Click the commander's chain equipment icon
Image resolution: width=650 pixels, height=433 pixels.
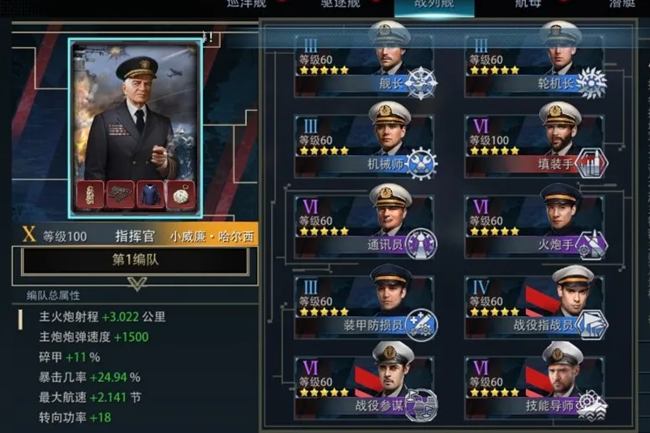coord(120,195)
